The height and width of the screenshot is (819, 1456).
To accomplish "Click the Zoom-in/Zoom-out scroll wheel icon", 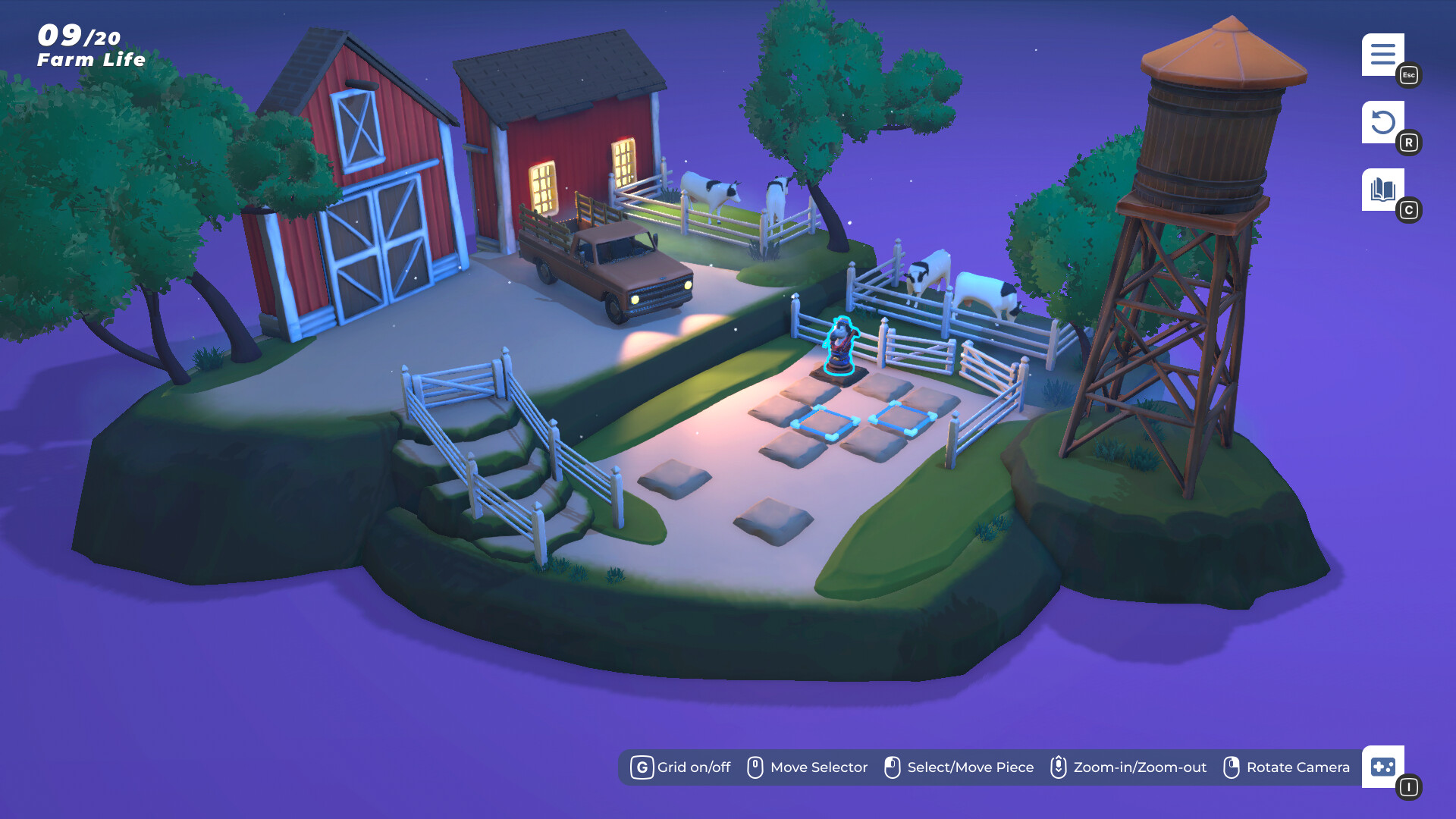I will (x=1057, y=767).
